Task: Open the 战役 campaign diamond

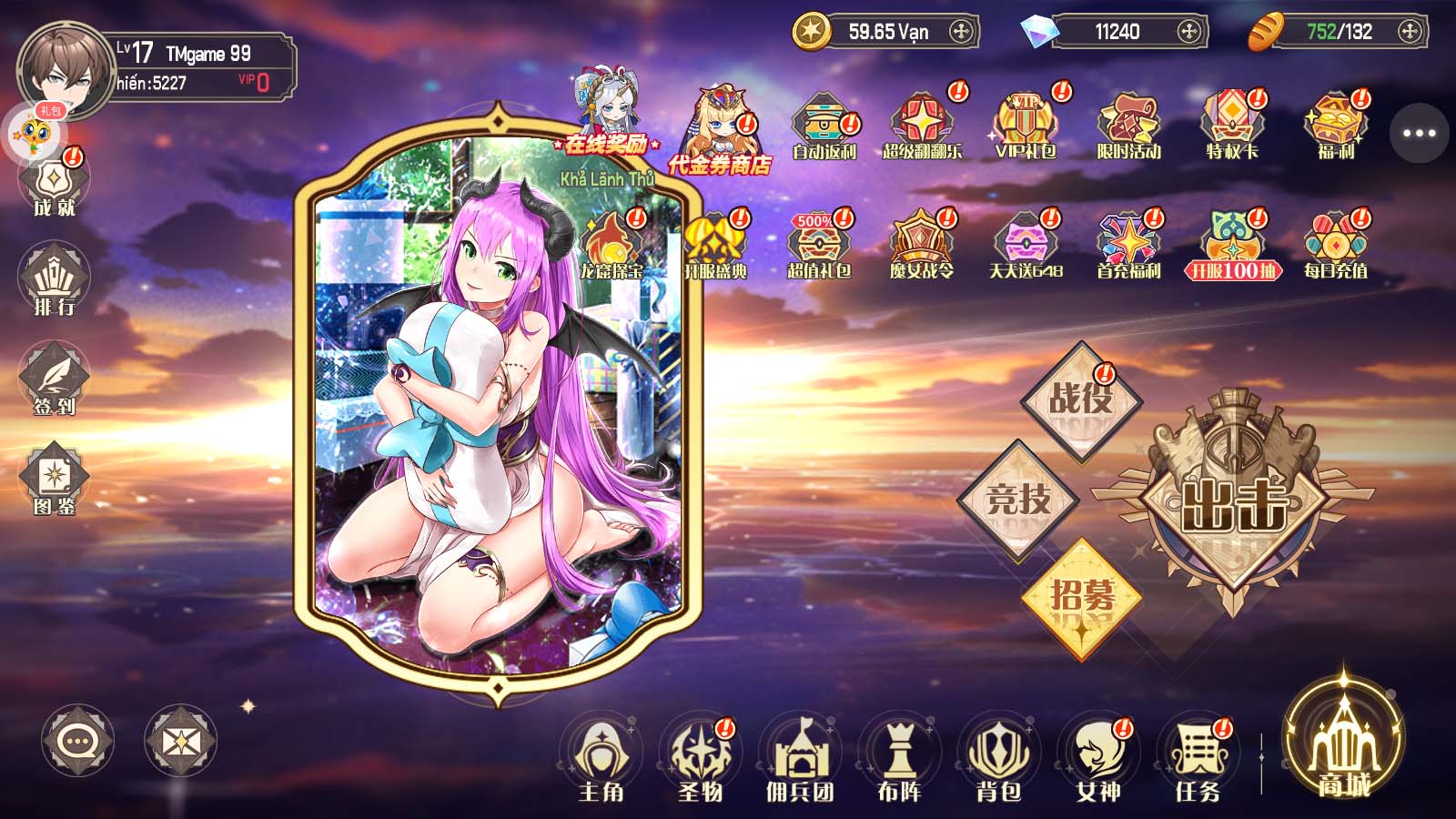Action: [1080, 400]
